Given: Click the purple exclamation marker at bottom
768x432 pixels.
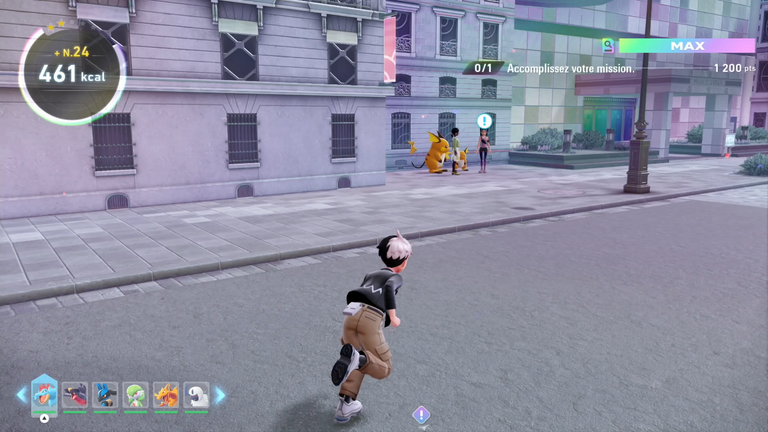Looking at the screenshot, I should click(x=421, y=414).
